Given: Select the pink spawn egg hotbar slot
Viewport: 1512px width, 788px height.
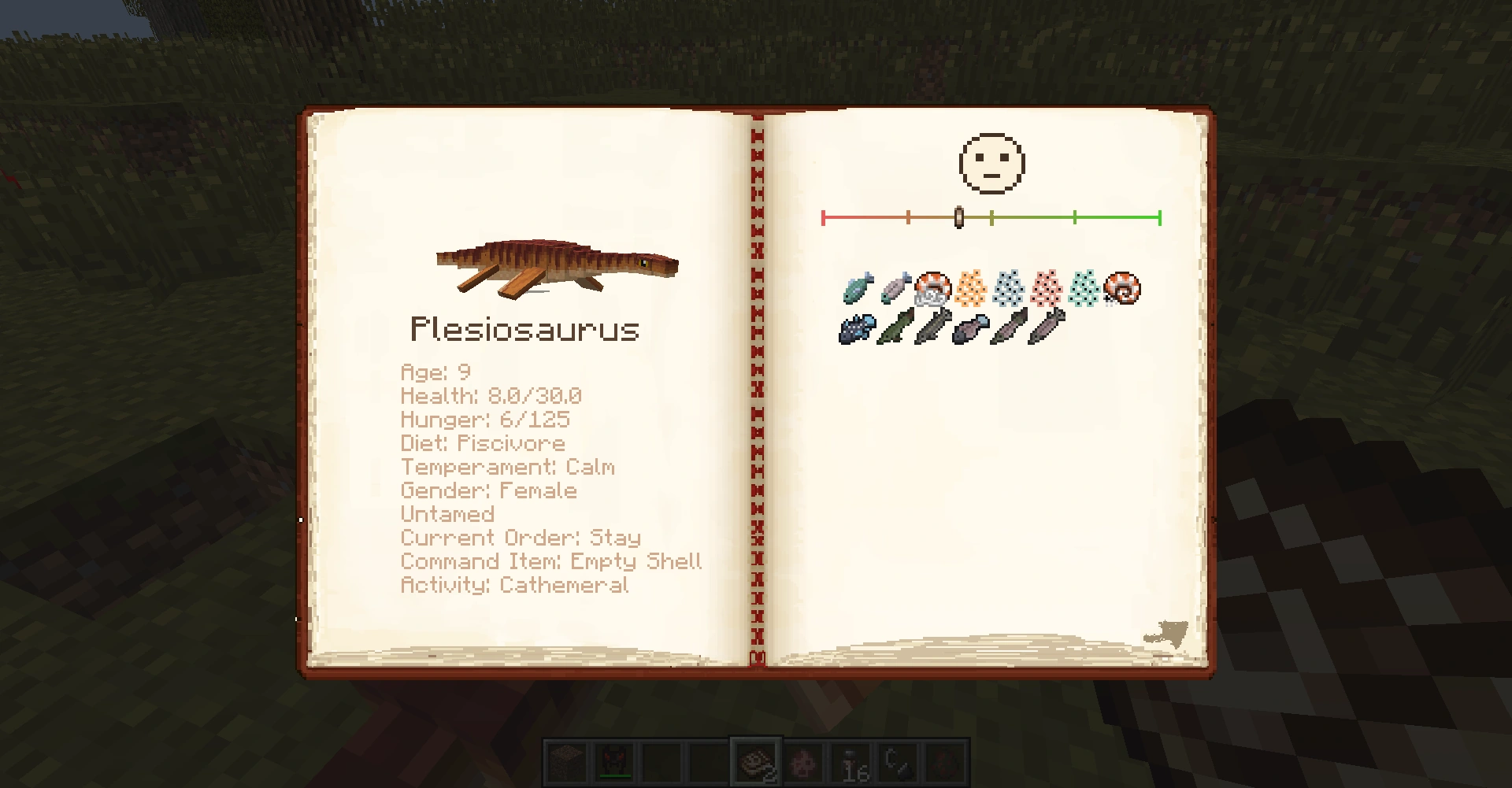Looking at the screenshot, I should click(804, 762).
